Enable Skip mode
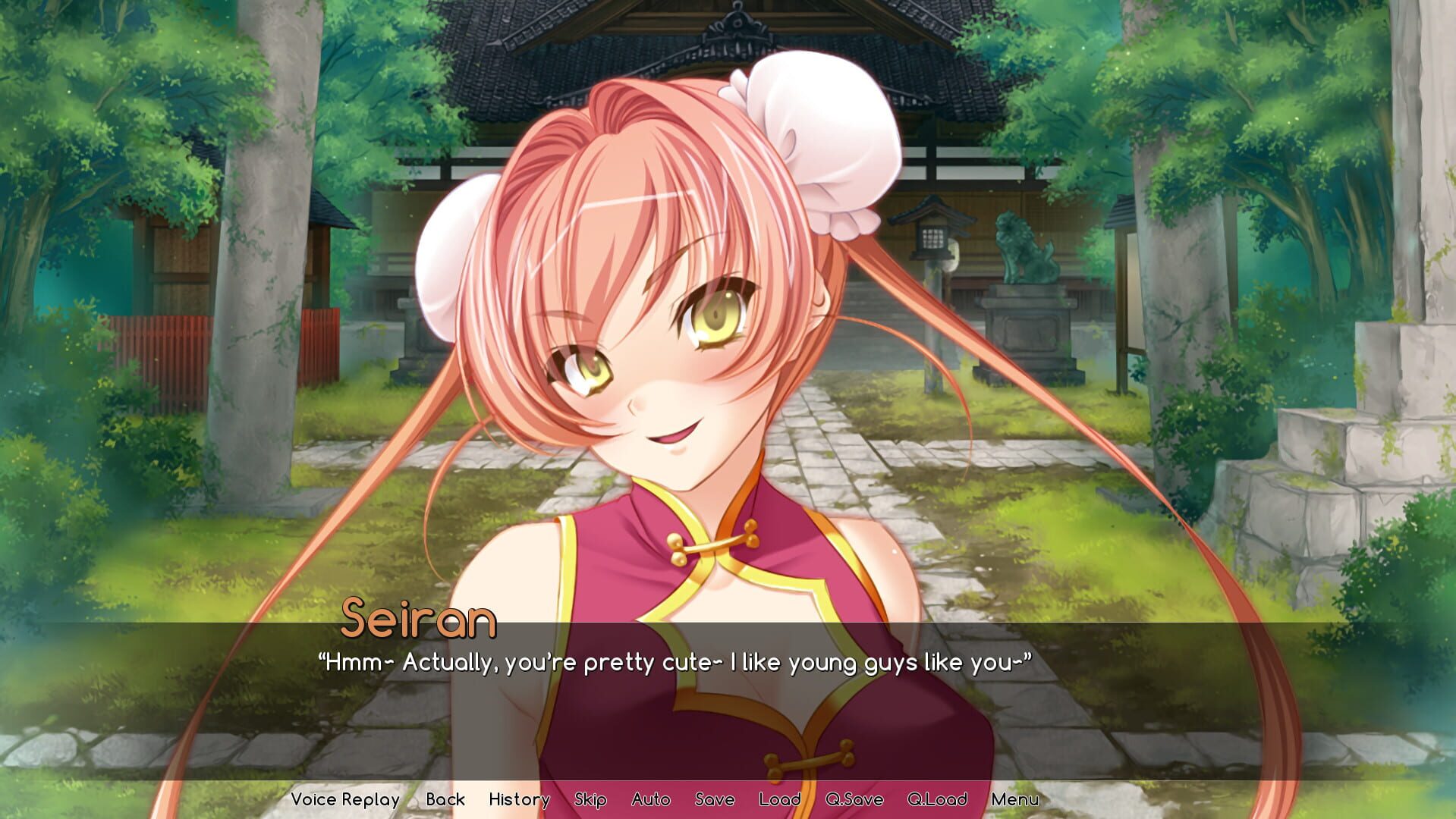 (x=591, y=799)
